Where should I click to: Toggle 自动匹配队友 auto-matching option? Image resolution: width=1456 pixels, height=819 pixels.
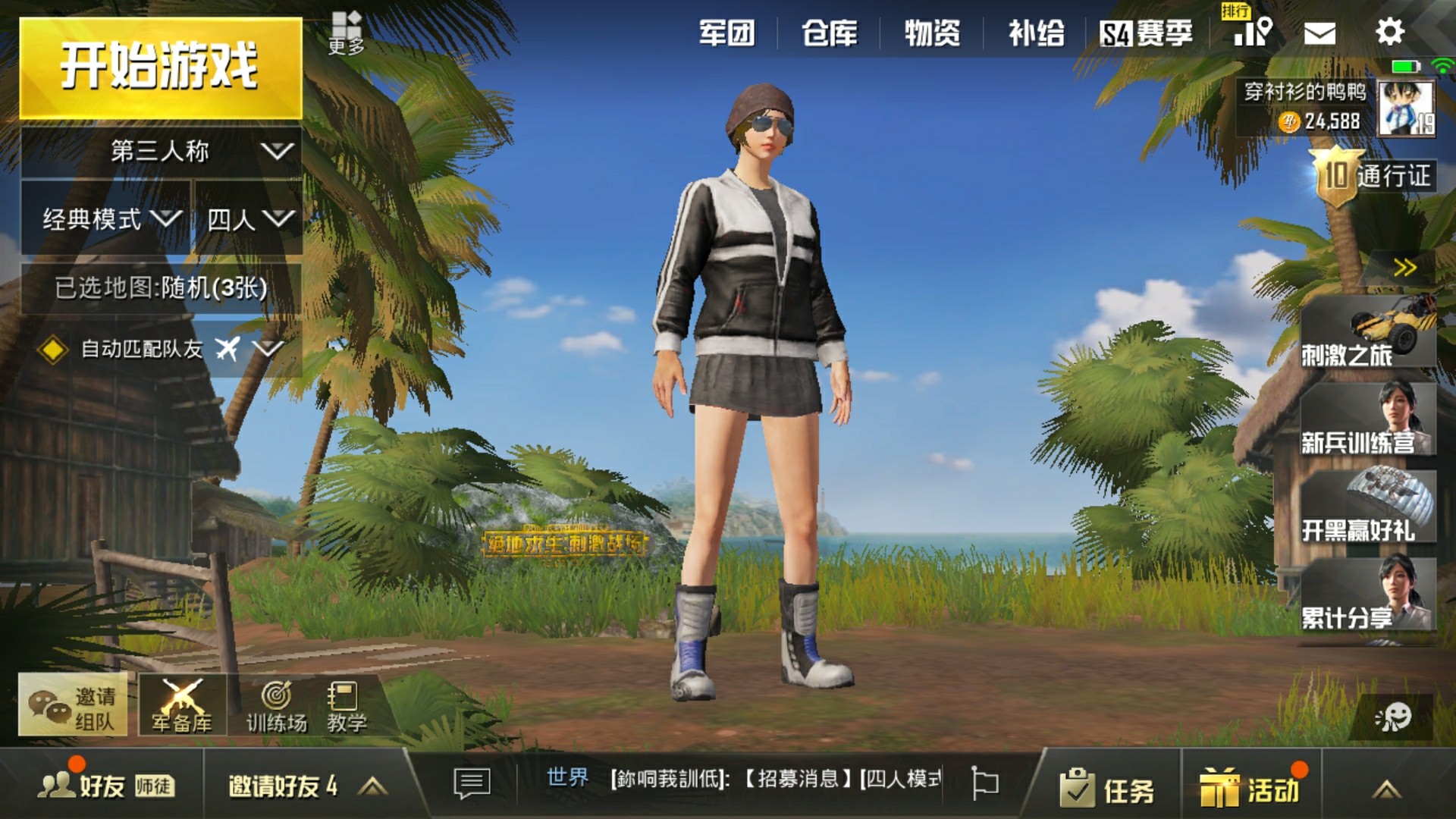coord(53,349)
